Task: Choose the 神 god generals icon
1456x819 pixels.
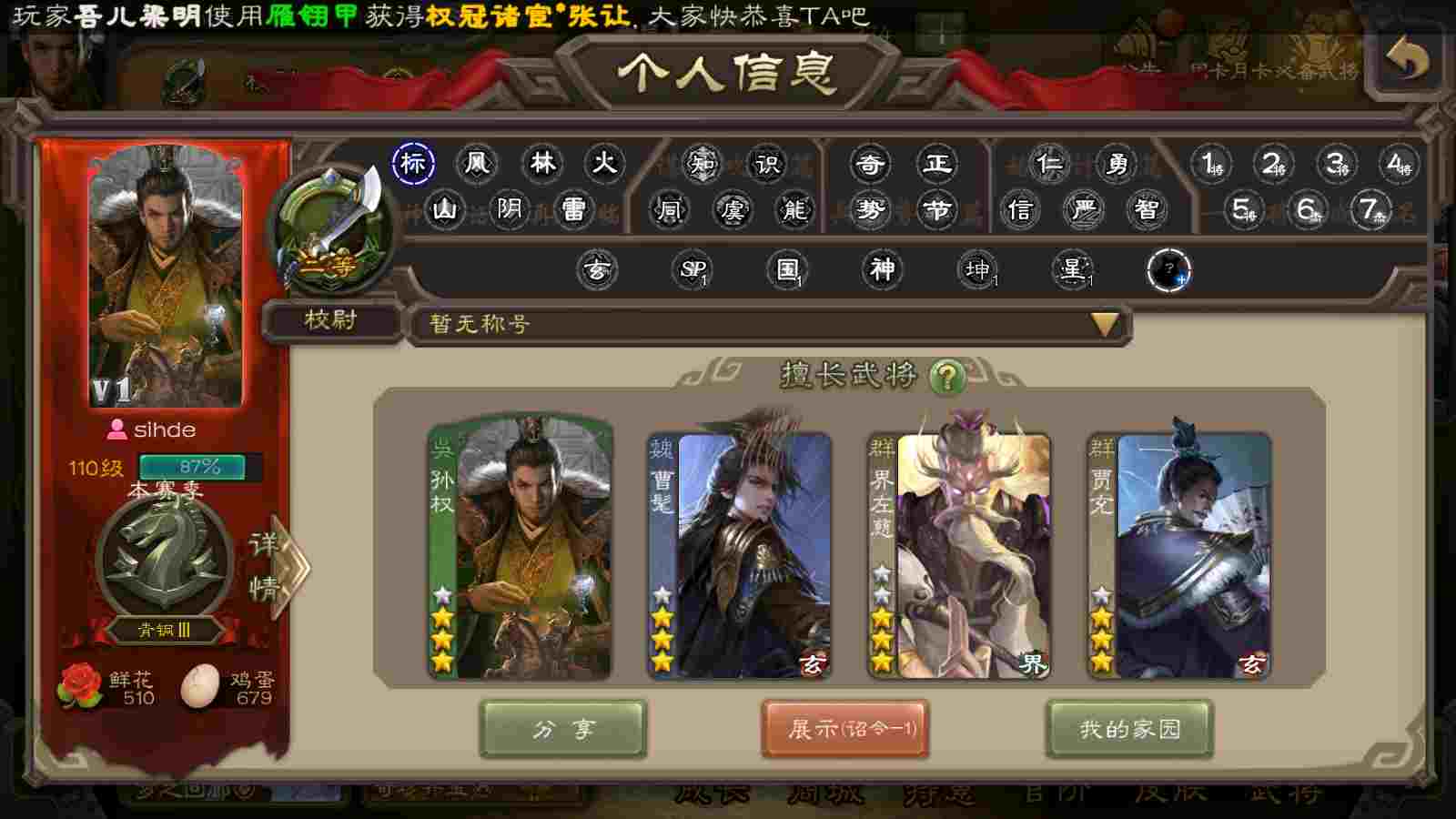Action: [x=882, y=269]
